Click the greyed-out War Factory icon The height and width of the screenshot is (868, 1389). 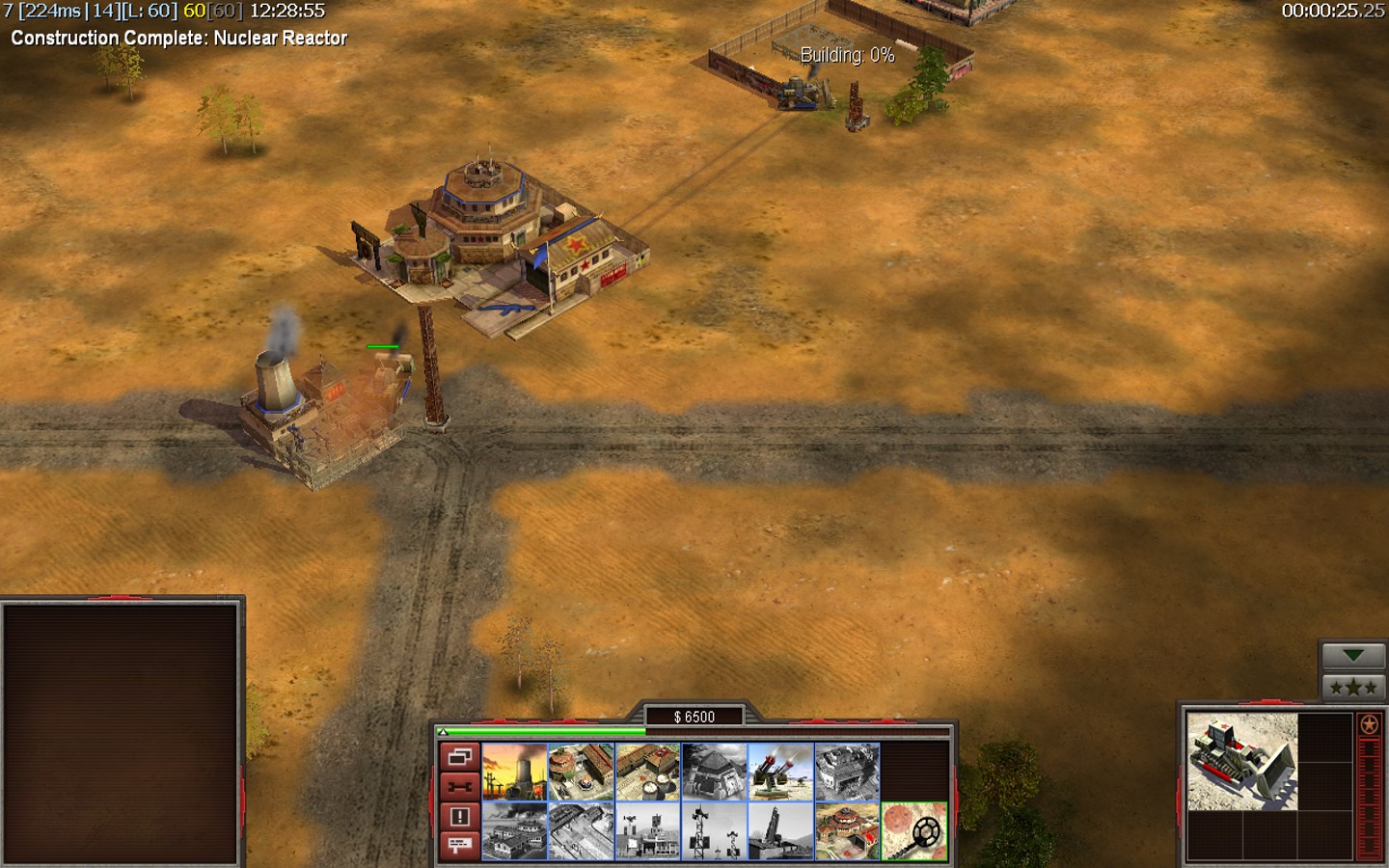coord(847,772)
